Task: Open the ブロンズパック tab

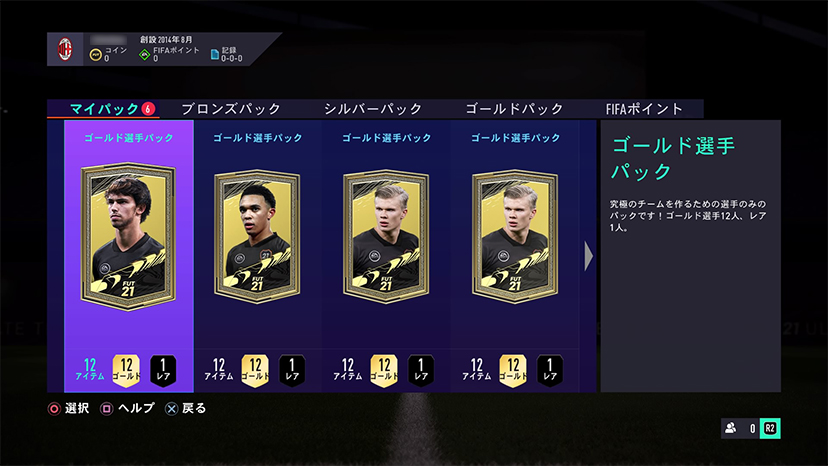Action: pos(231,109)
